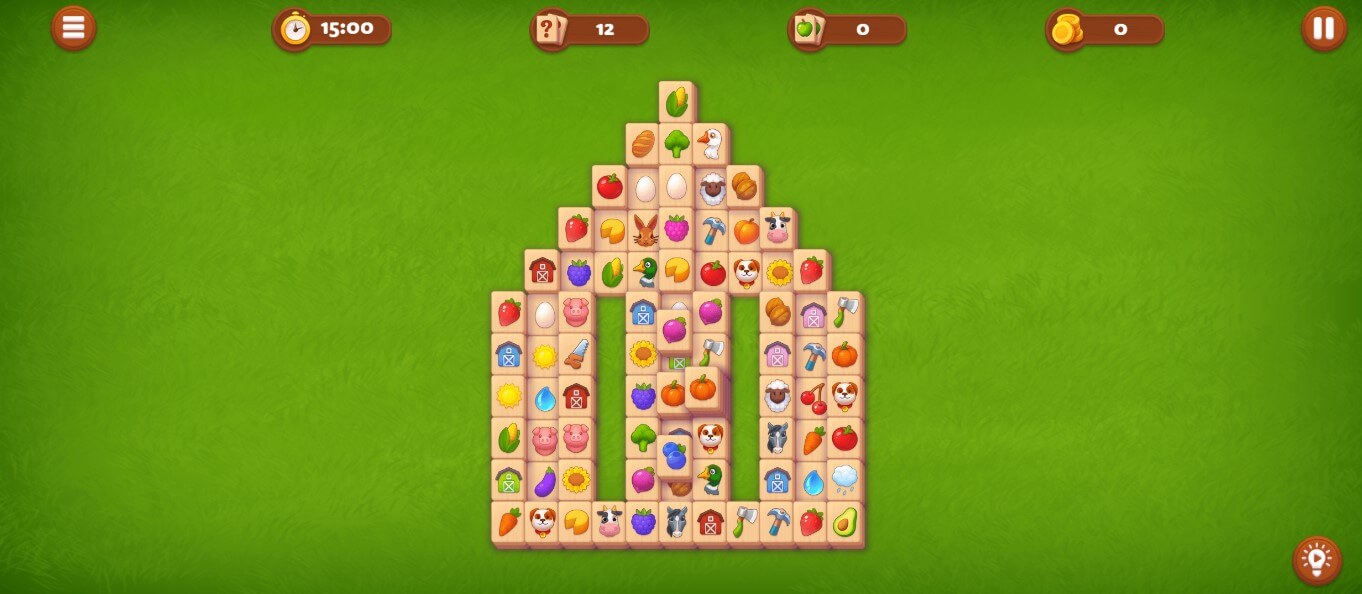Choose the avocado tile

[845, 522]
